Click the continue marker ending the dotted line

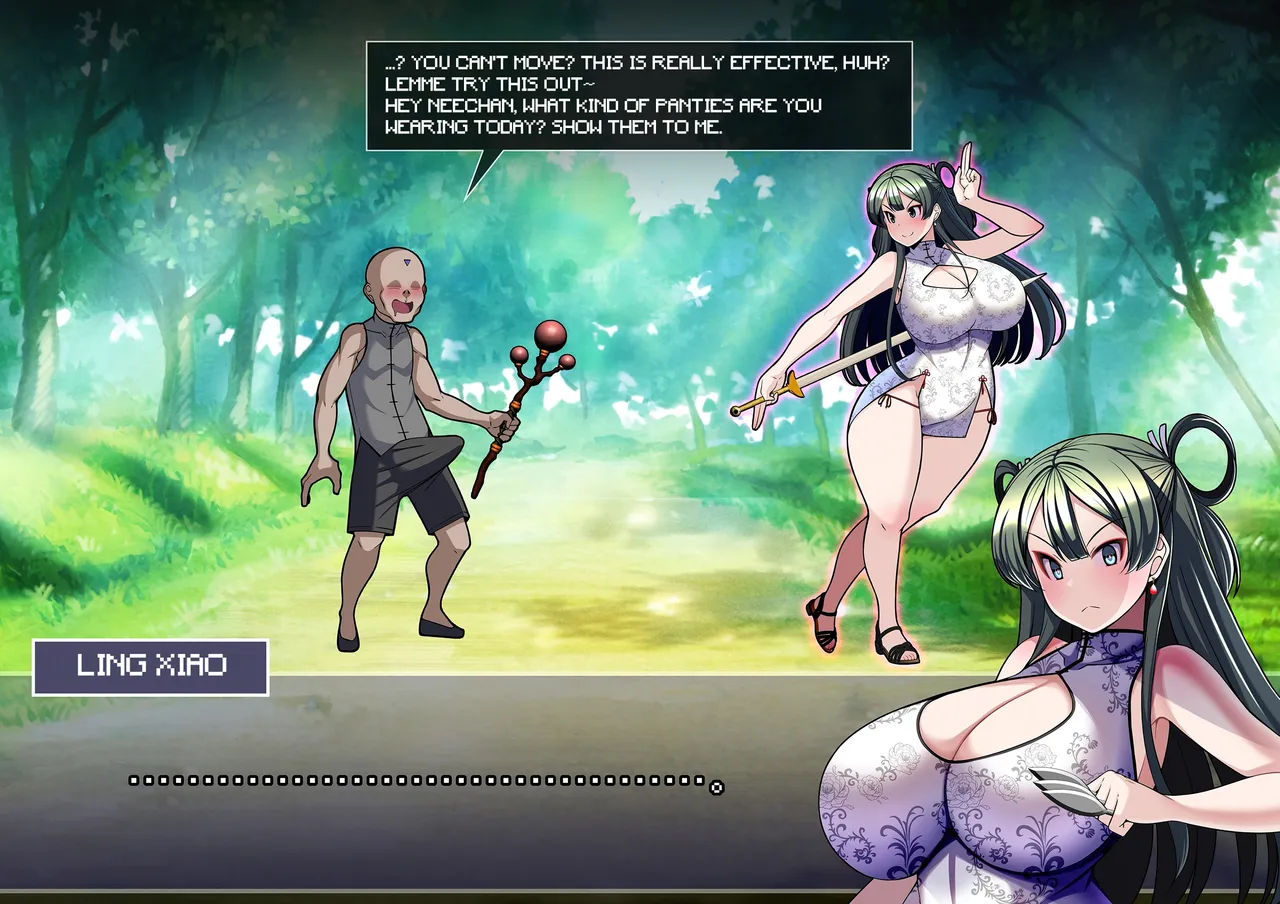(716, 787)
